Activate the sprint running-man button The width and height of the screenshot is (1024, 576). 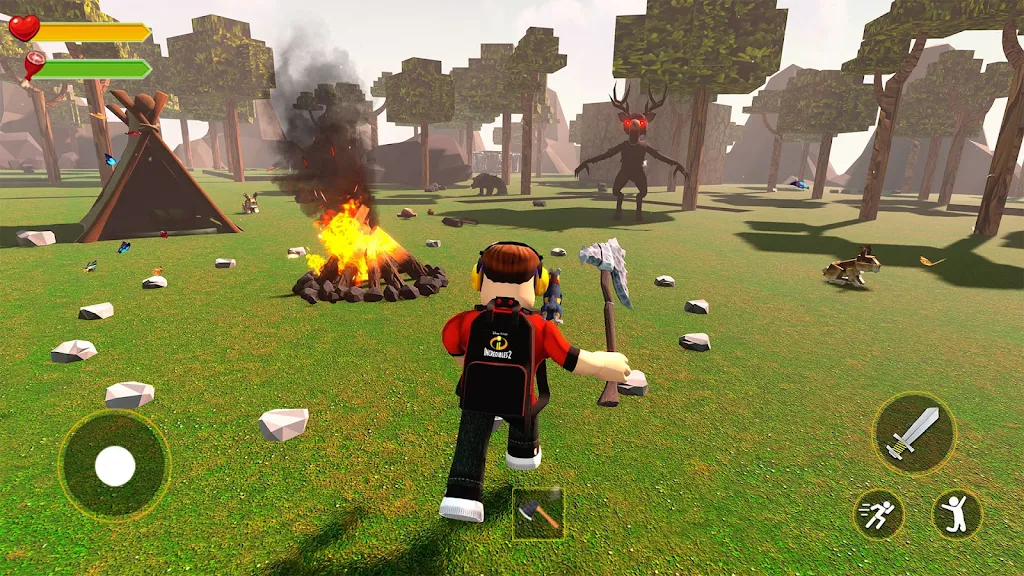[879, 514]
